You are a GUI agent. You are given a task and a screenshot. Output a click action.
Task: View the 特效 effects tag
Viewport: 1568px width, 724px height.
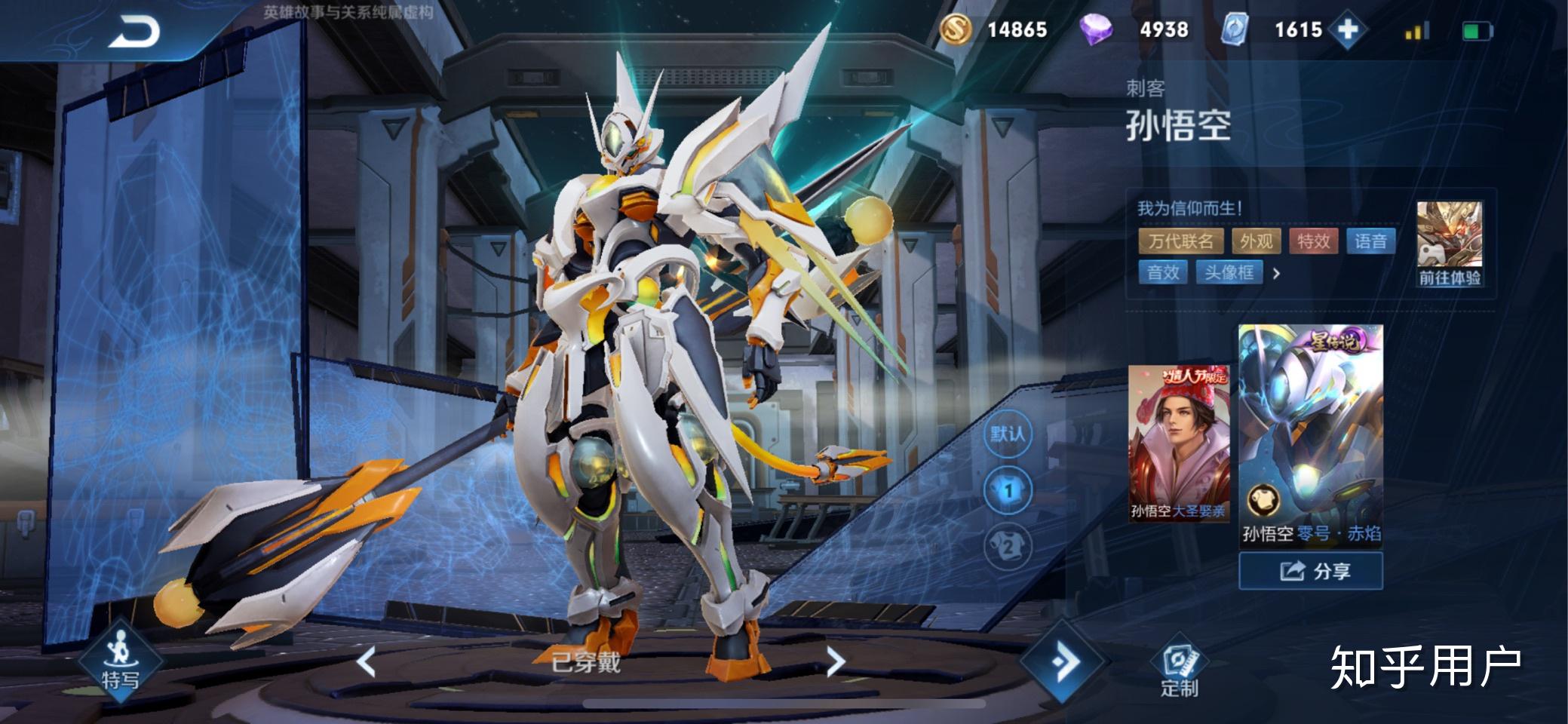1313,241
